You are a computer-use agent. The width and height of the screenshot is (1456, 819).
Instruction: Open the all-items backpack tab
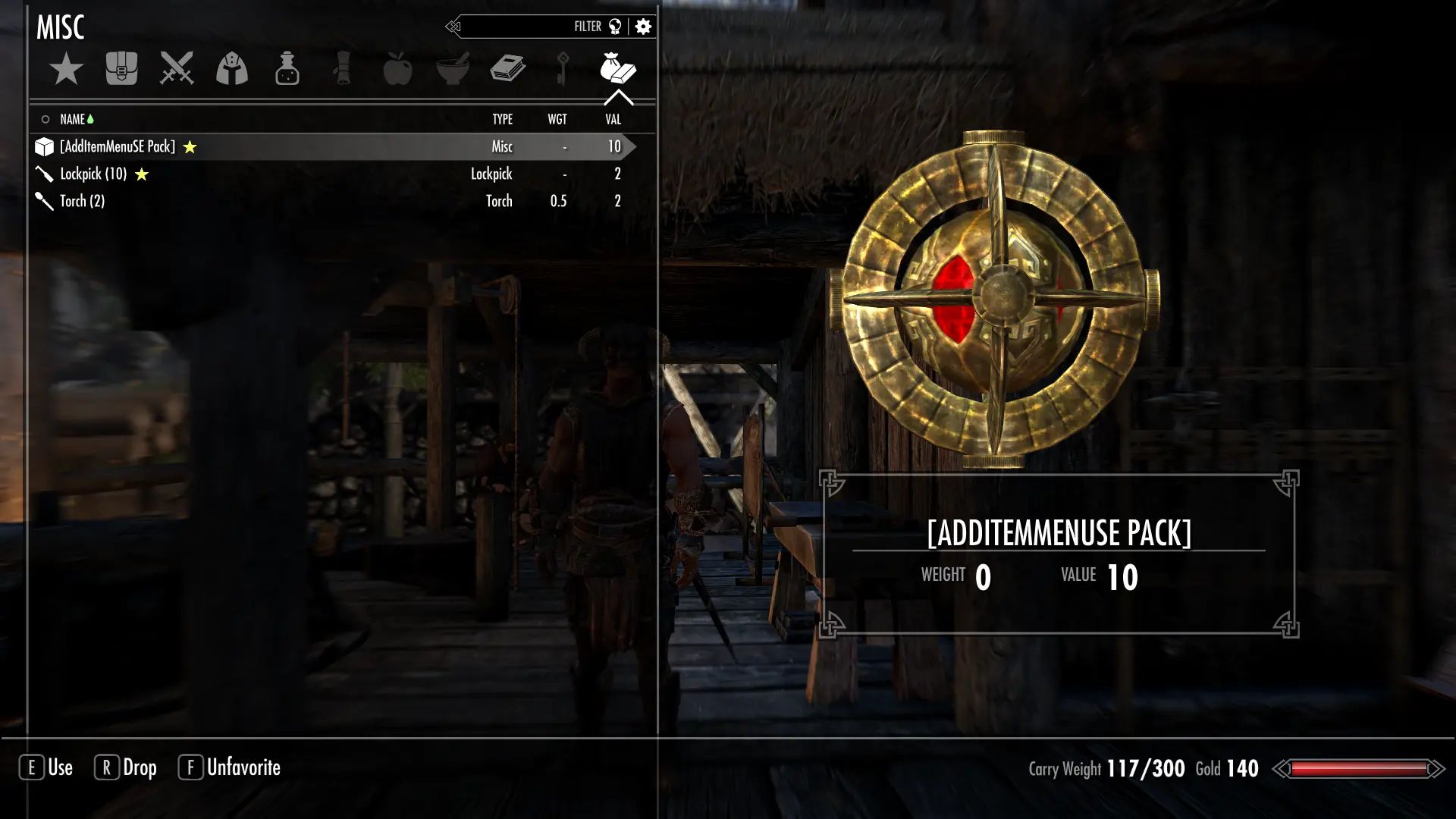121,69
